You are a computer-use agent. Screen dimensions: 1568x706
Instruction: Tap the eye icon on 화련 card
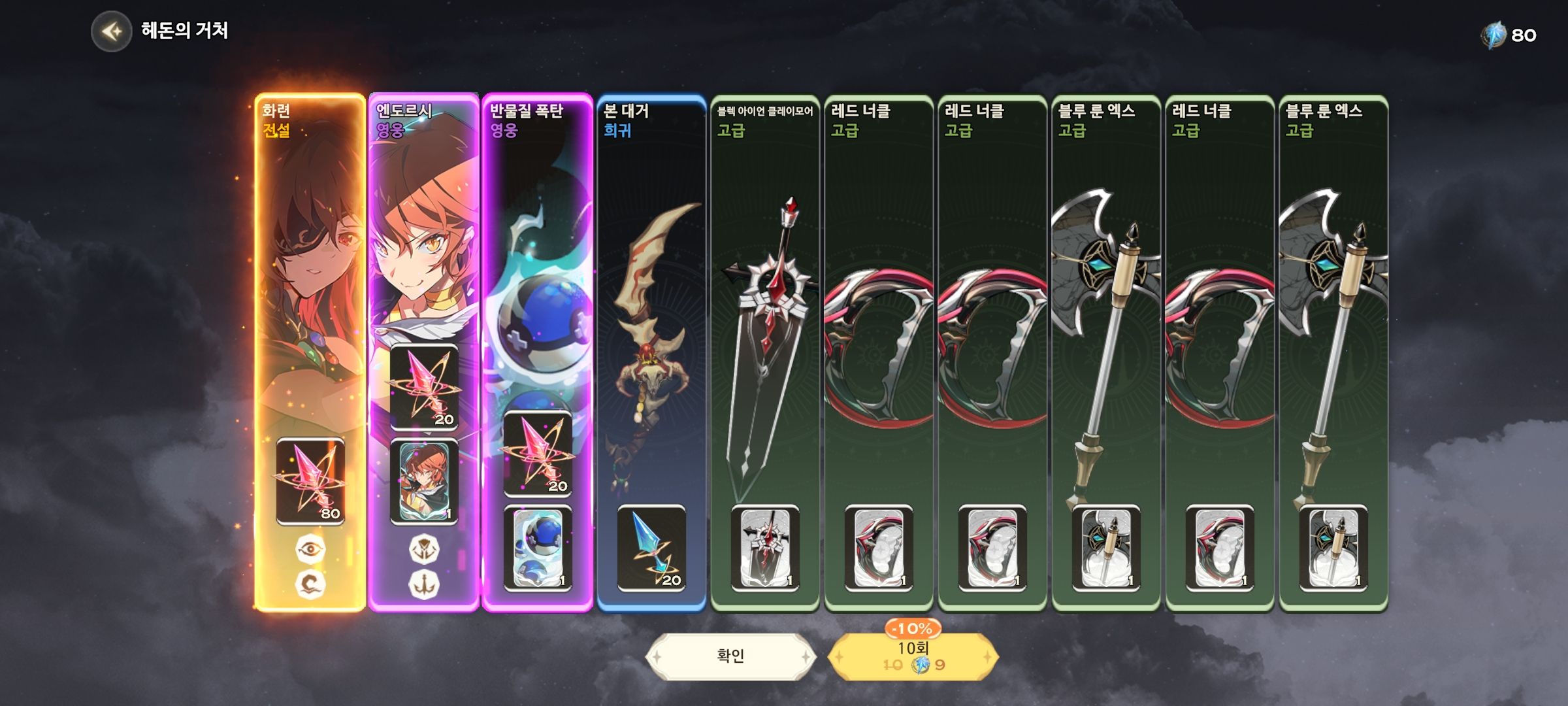coord(310,549)
